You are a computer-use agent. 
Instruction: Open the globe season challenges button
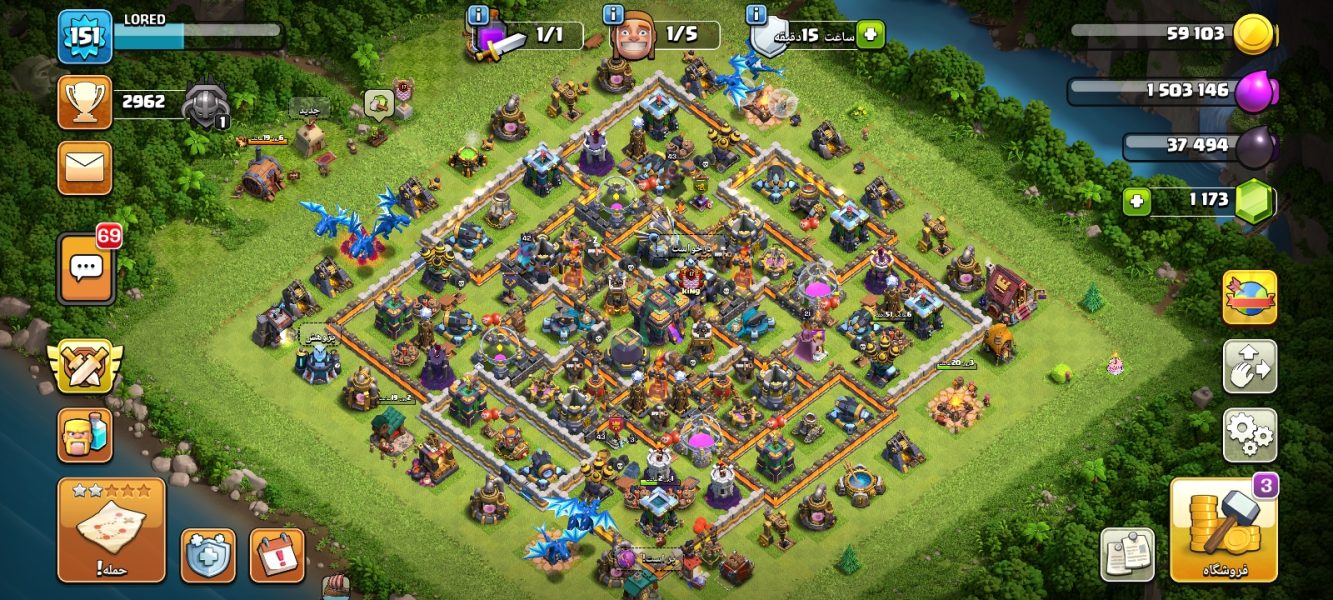coord(1249,297)
